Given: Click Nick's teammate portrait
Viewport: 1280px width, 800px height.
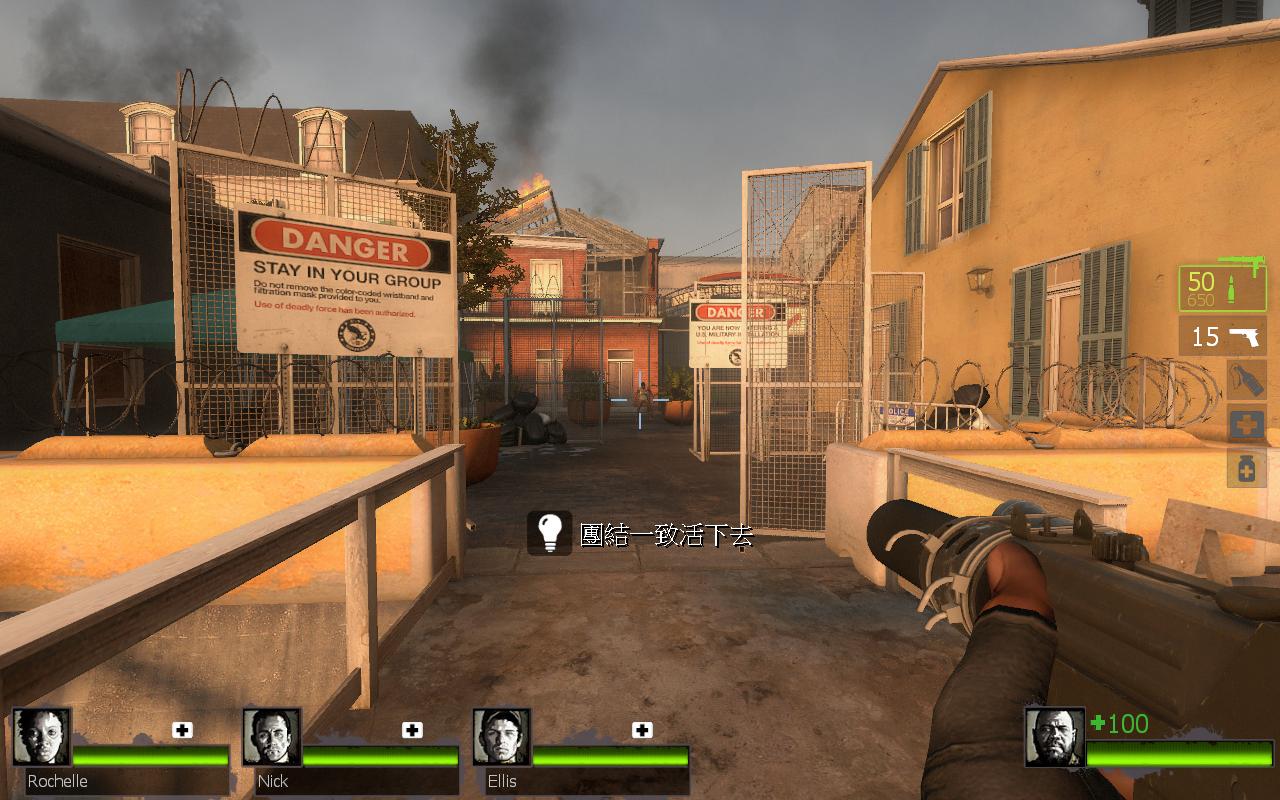Looking at the screenshot, I should (x=271, y=737).
